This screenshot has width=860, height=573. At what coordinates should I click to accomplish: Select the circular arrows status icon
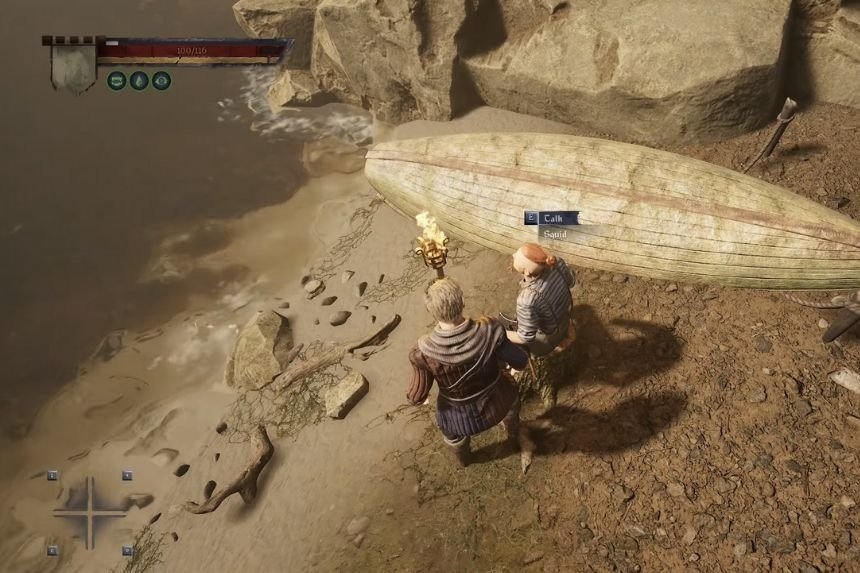tap(117, 81)
